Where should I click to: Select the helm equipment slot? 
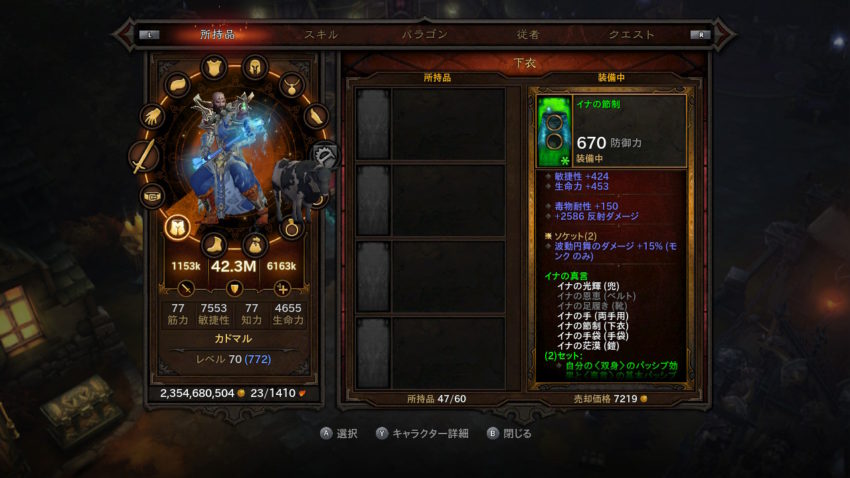[255, 68]
